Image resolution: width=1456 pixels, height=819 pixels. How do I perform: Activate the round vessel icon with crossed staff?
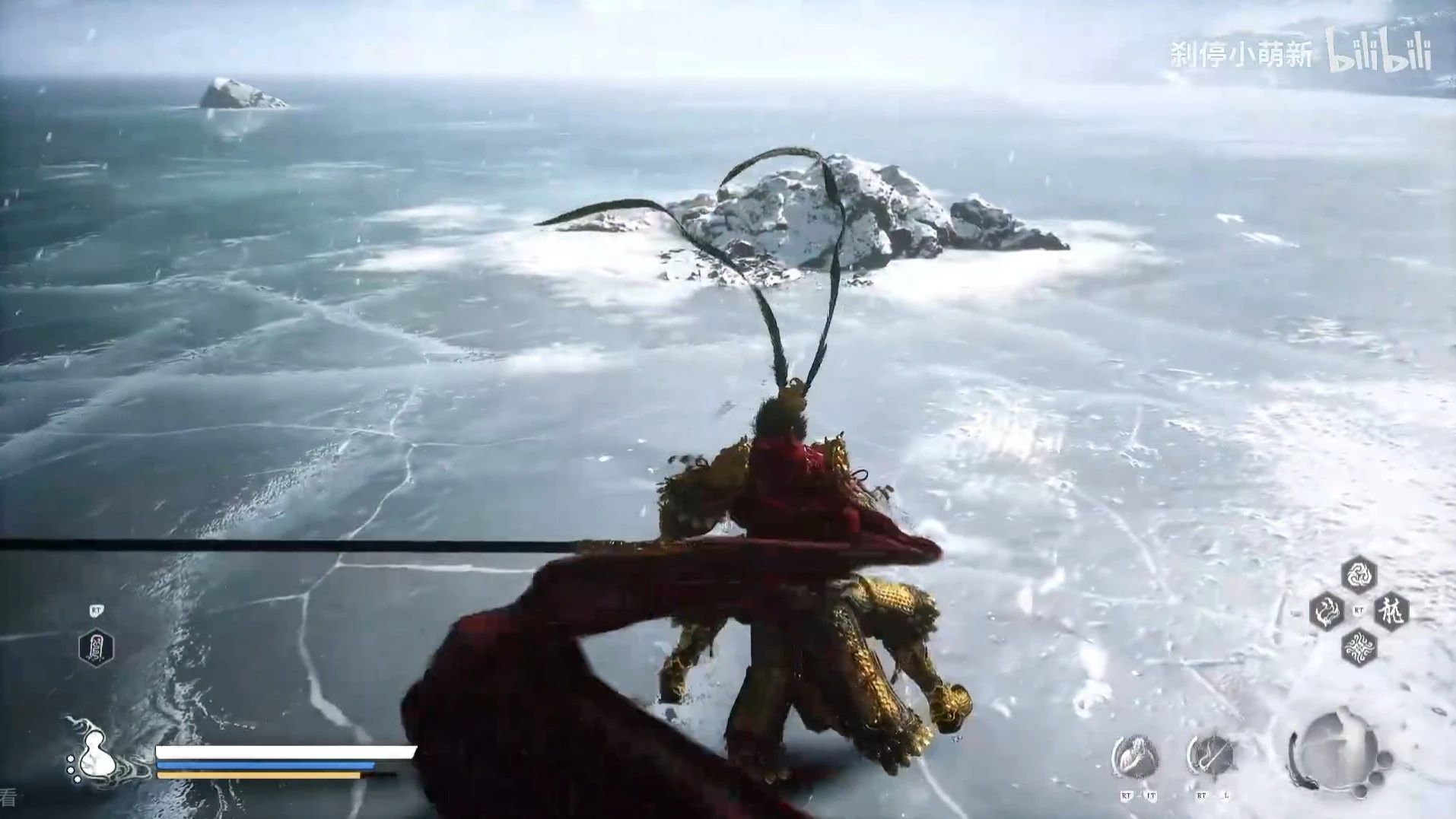coord(1210,757)
